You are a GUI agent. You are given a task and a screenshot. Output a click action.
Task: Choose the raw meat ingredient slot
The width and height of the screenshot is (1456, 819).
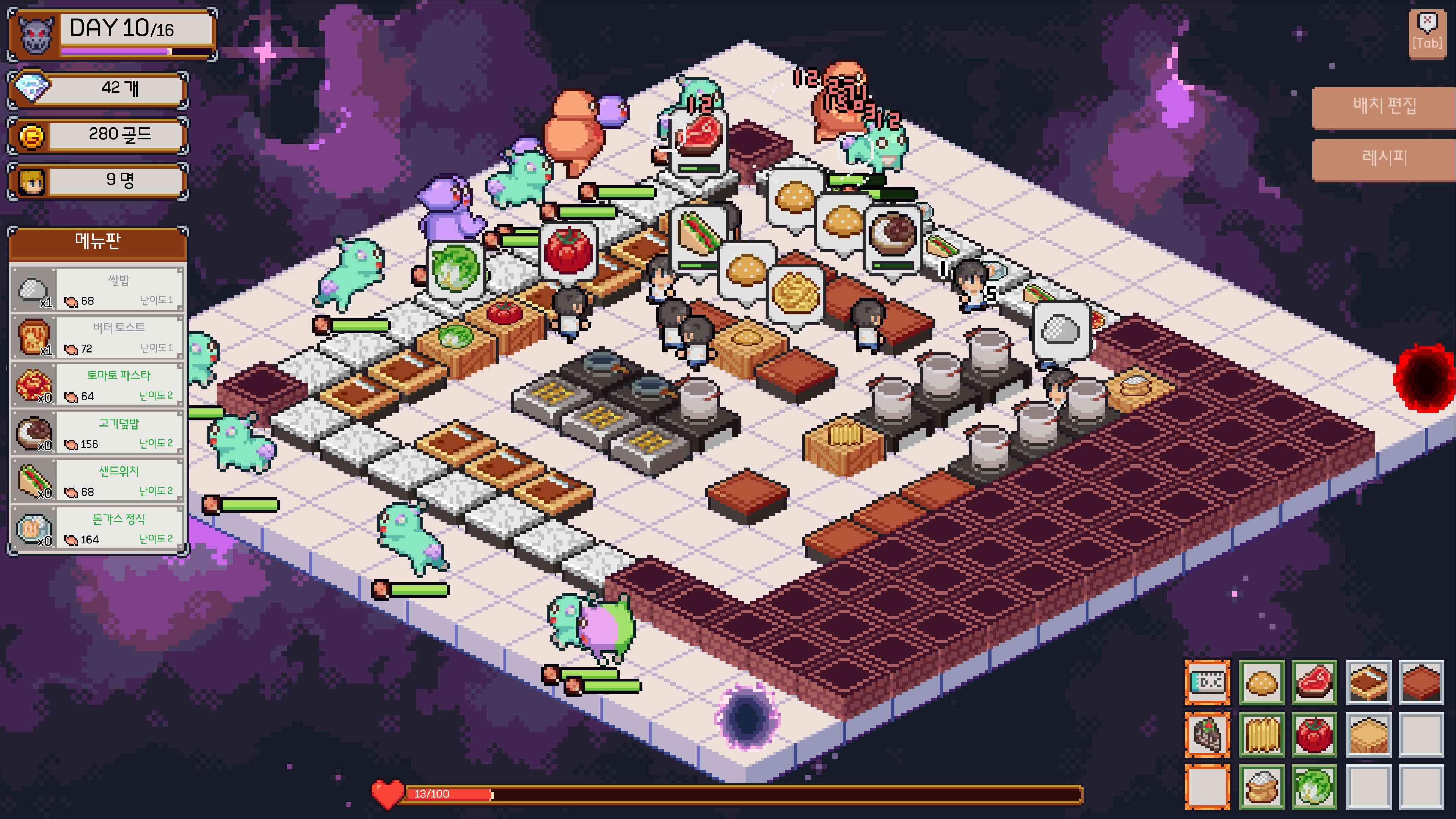tap(1315, 682)
